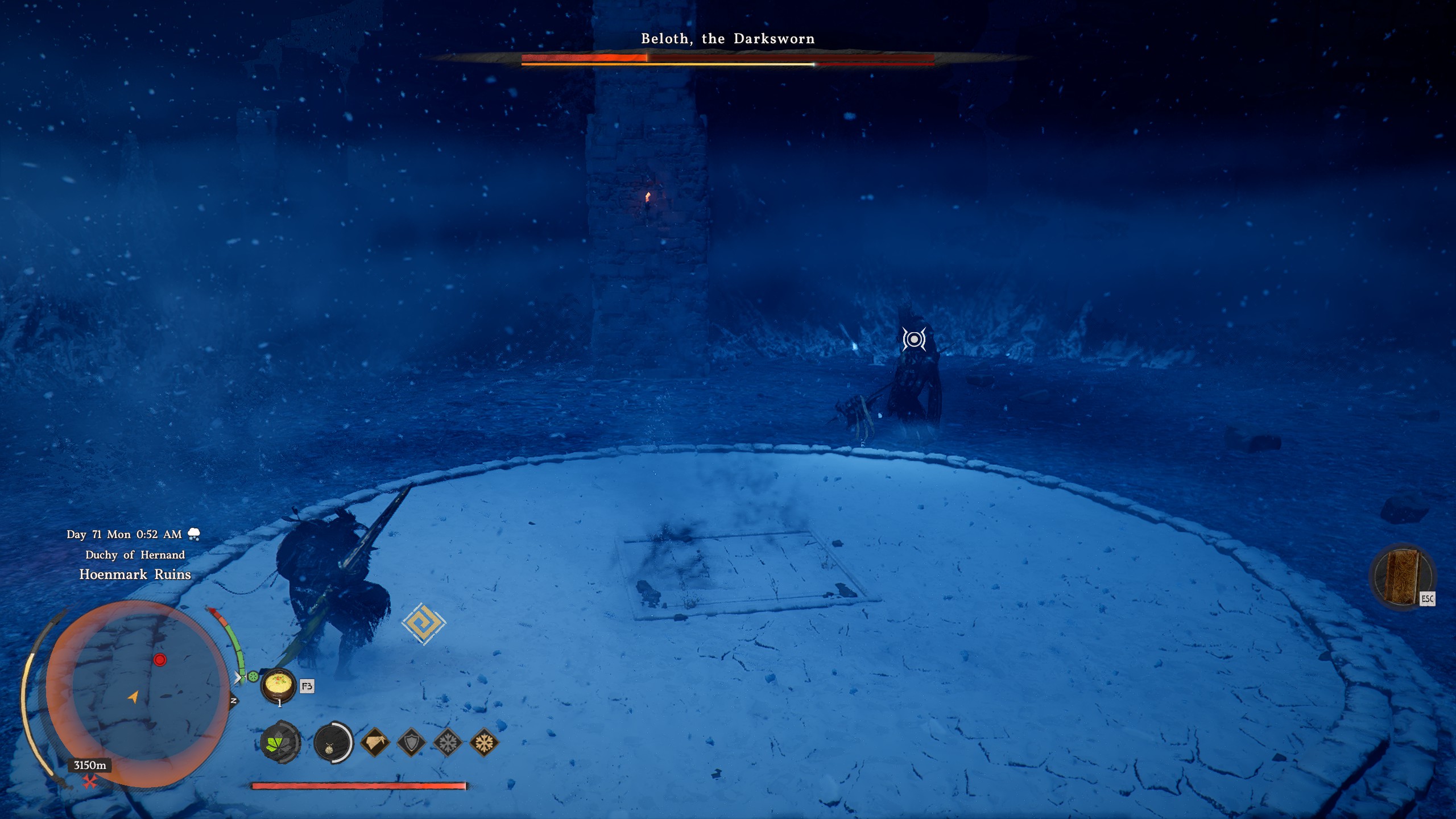Open the journal book menu icon
Image resolution: width=1456 pixels, height=819 pixels.
point(1402,576)
